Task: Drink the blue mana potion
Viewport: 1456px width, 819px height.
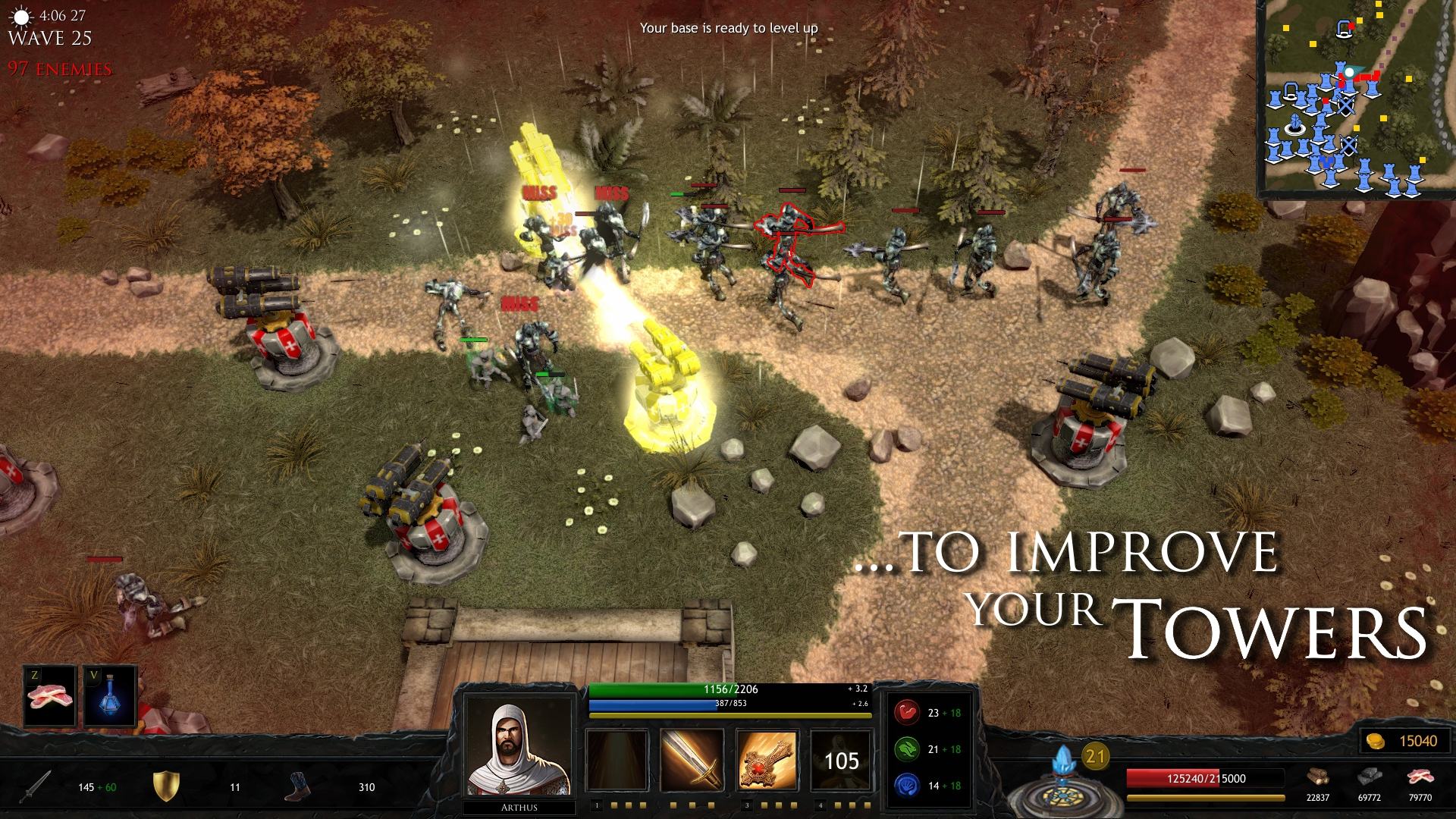Action: [x=111, y=697]
